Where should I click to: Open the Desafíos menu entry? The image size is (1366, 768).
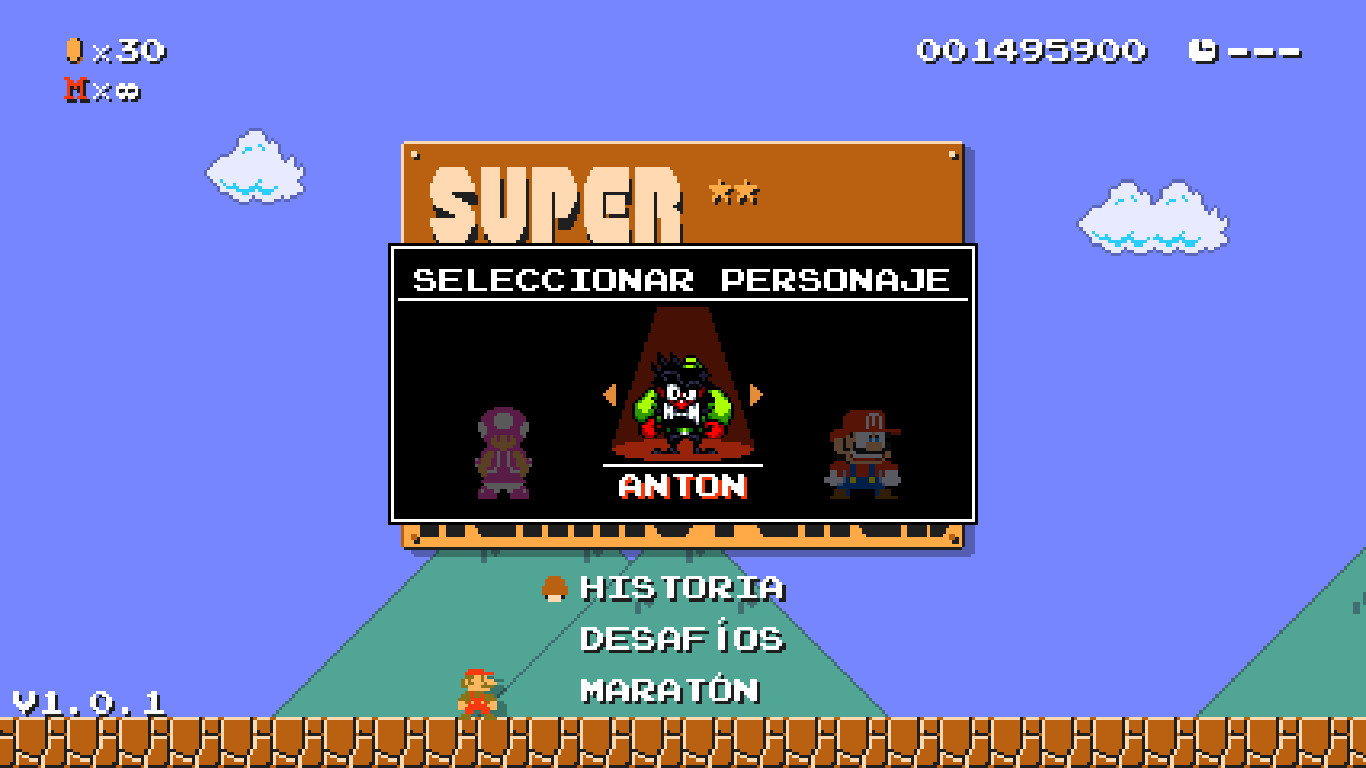pyautogui.click(x=681, y=640)
